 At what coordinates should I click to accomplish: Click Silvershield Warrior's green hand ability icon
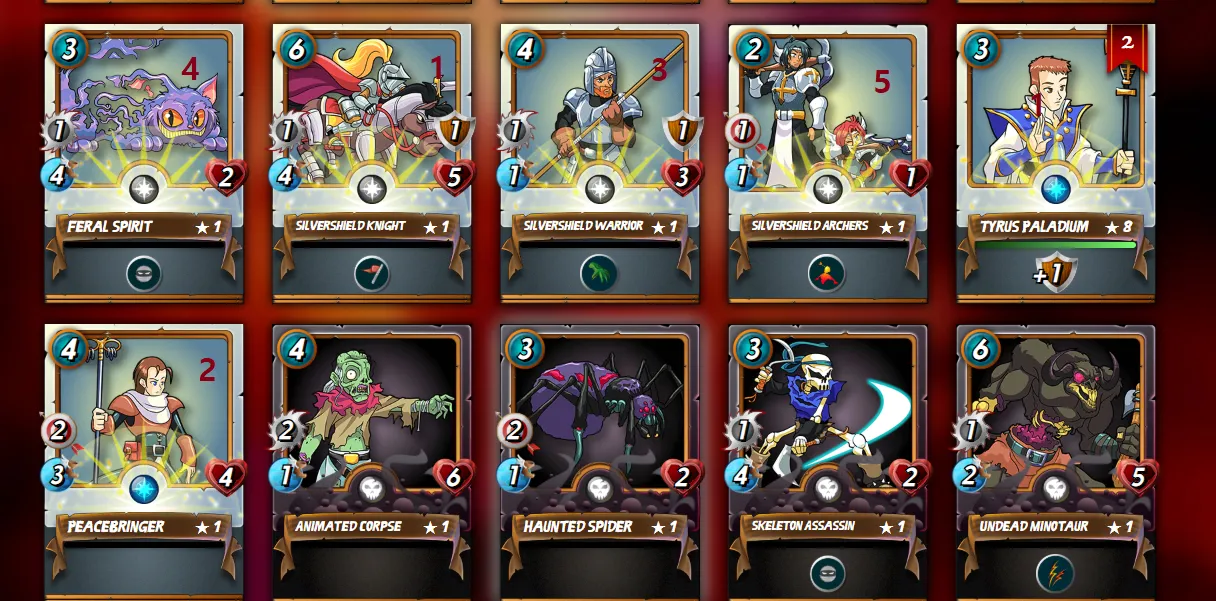point(599,273)
